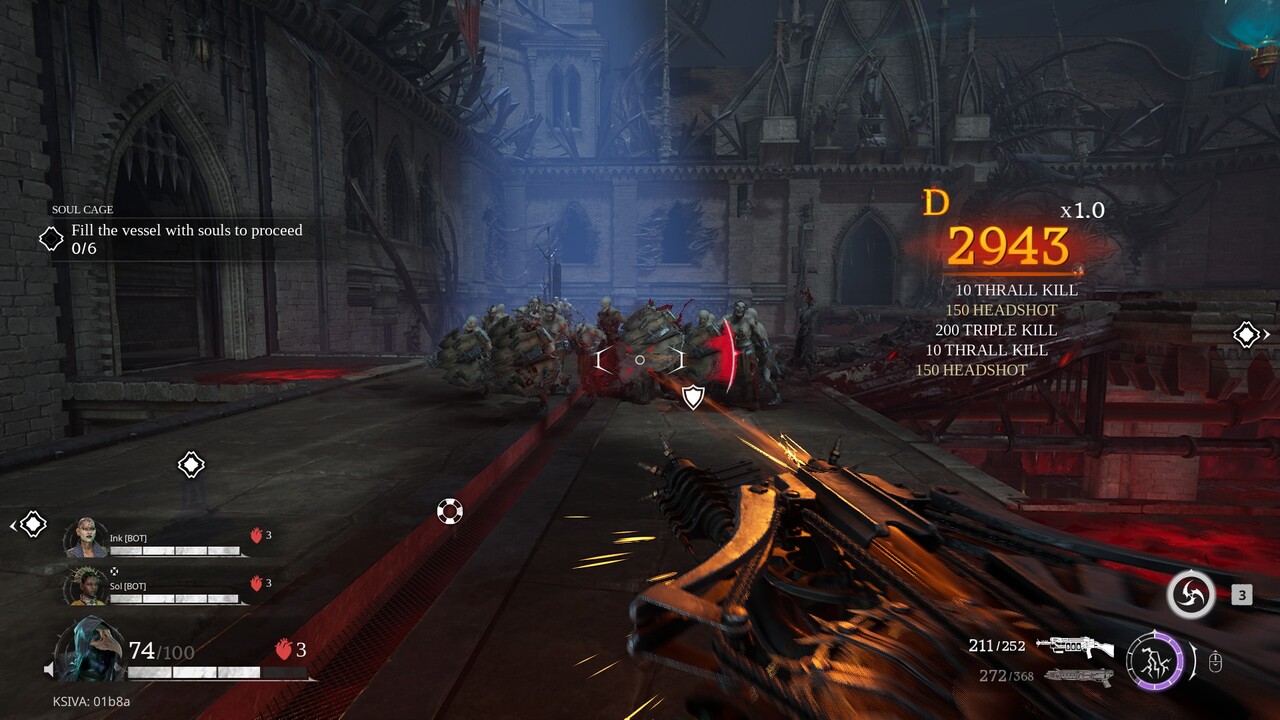The width and height of the screenshot is (1280, 720).
Task: Toggle the speaker voice icon
Action: (x=49, y=669)
